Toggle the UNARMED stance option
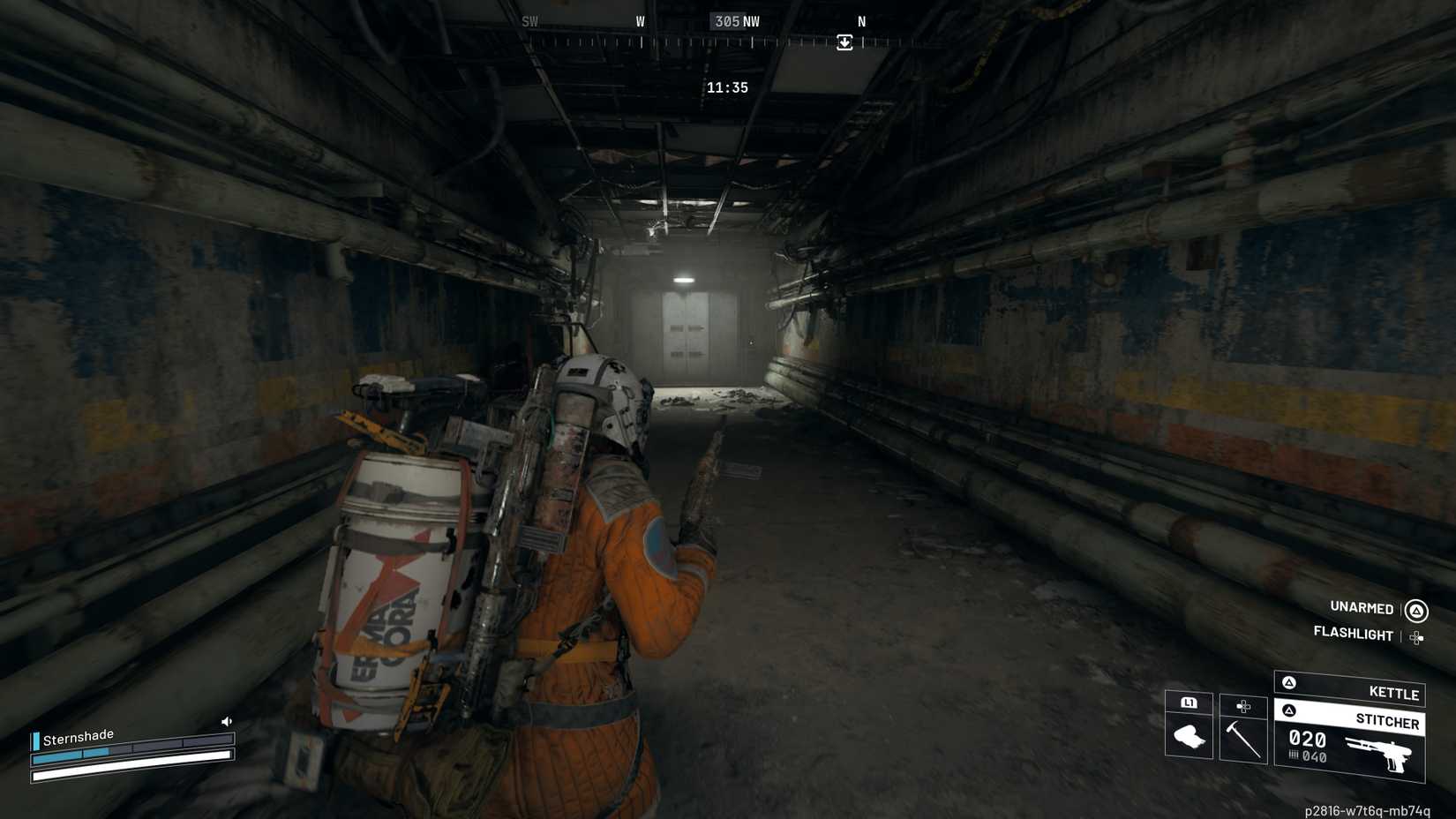1456x819 pixels. (1362, 608)
